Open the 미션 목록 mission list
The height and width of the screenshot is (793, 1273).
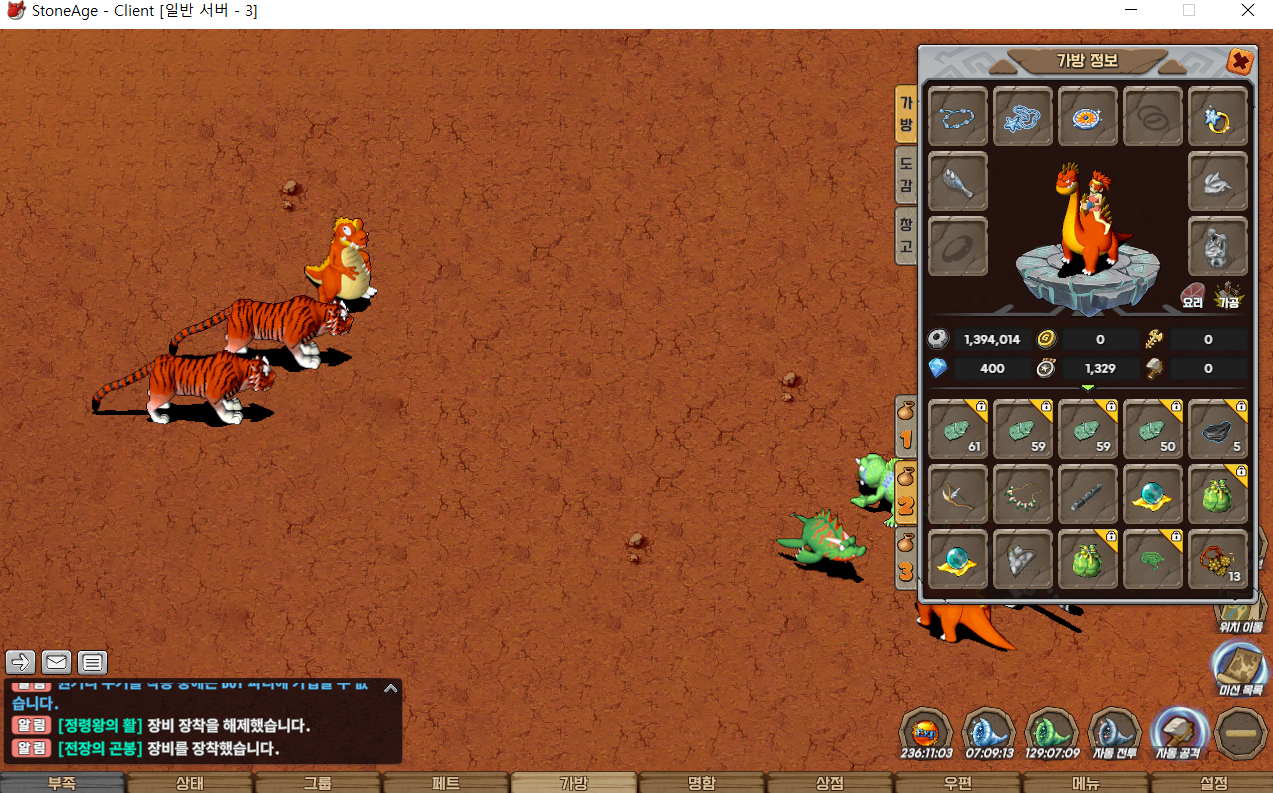point(1240,668)
